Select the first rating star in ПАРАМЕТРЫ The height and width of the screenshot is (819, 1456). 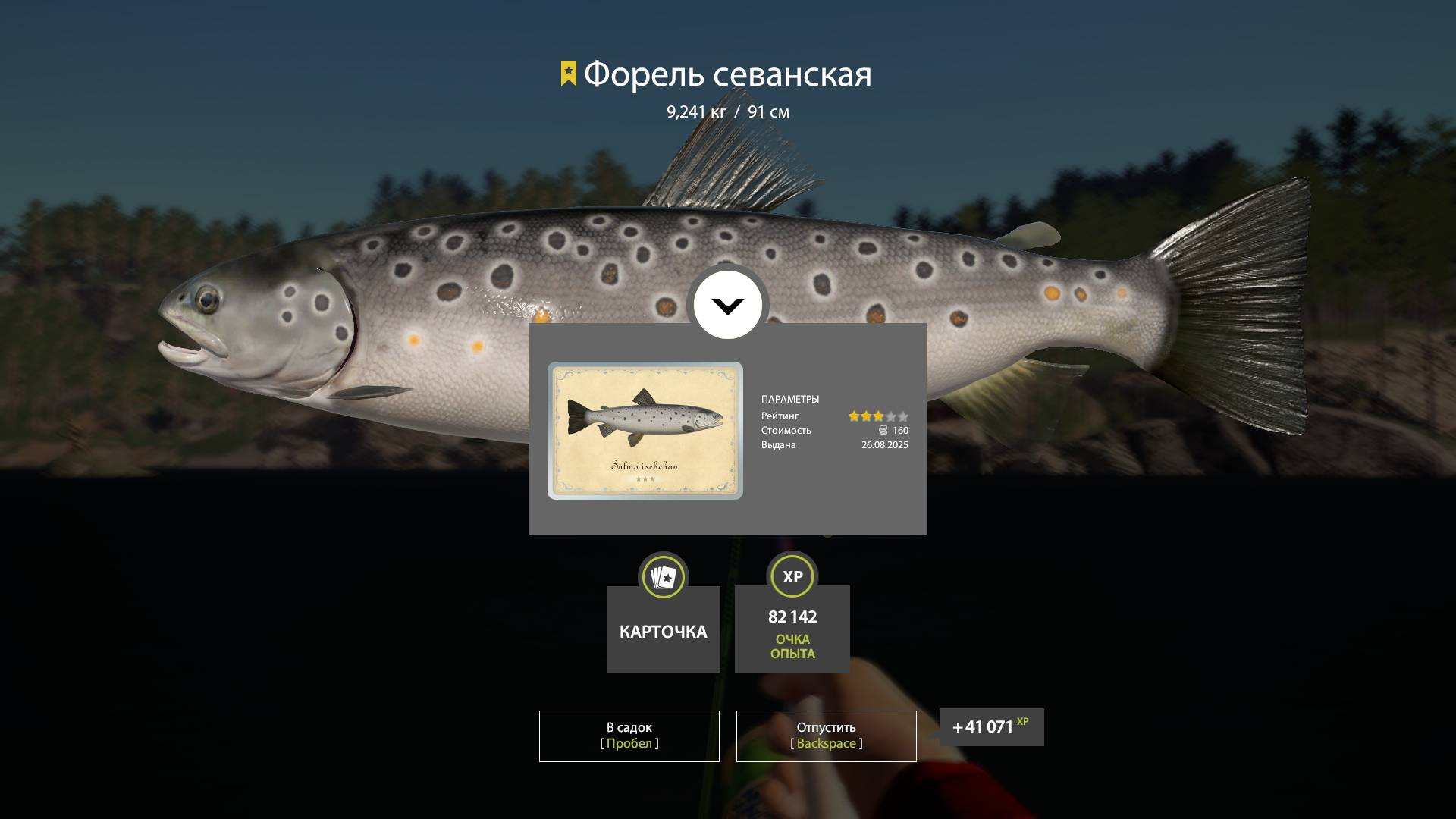852,416
